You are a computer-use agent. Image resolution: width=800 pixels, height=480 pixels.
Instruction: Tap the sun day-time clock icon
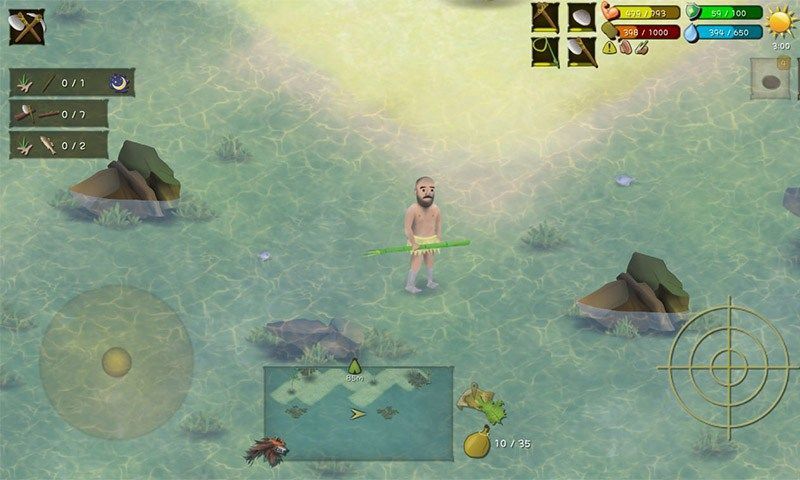click(779, 21)
